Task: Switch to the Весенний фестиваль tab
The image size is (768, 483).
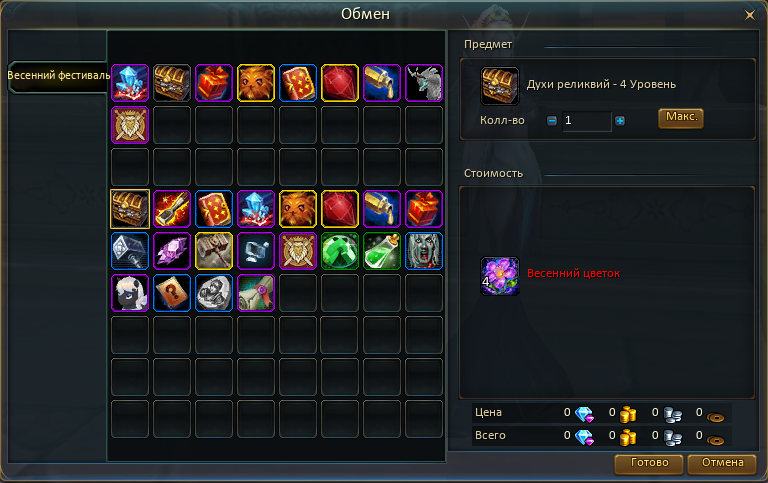Action: pyautogui.click(x=57, y=77)
